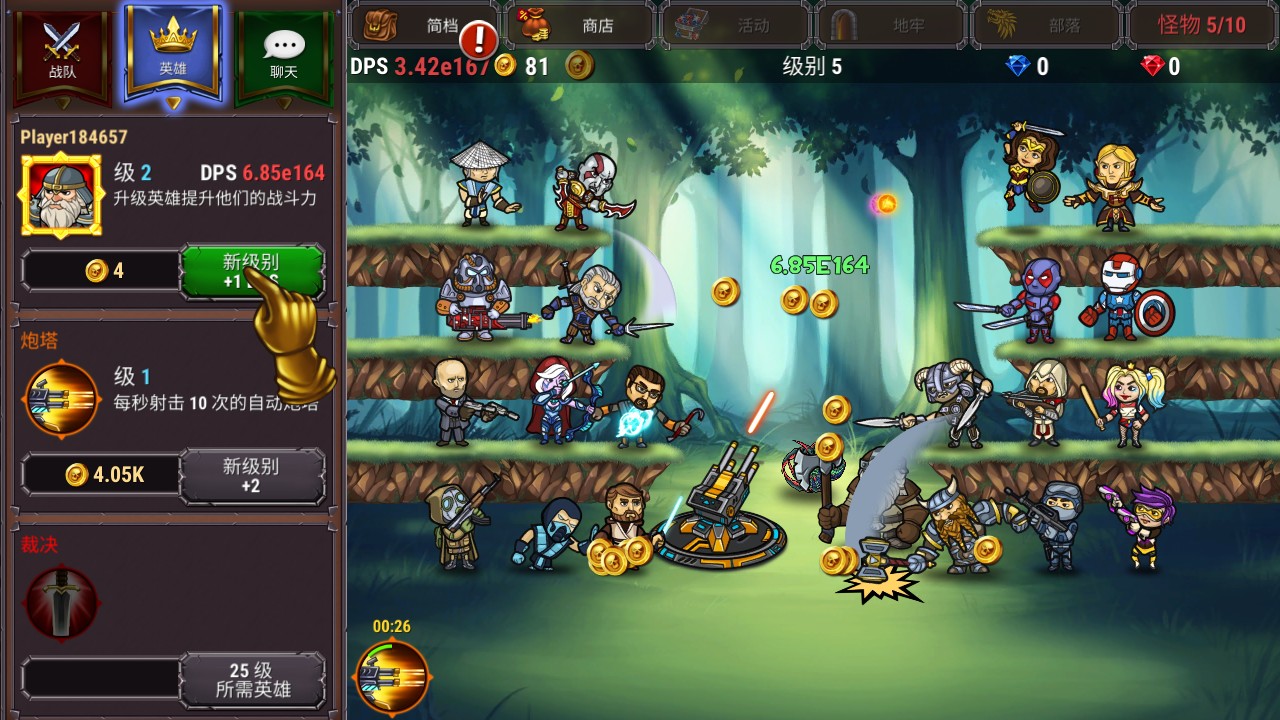The width and height of the screenshot is (1280, 720).
Task: Open the 商店 shop
Action: tap(581, 25)
